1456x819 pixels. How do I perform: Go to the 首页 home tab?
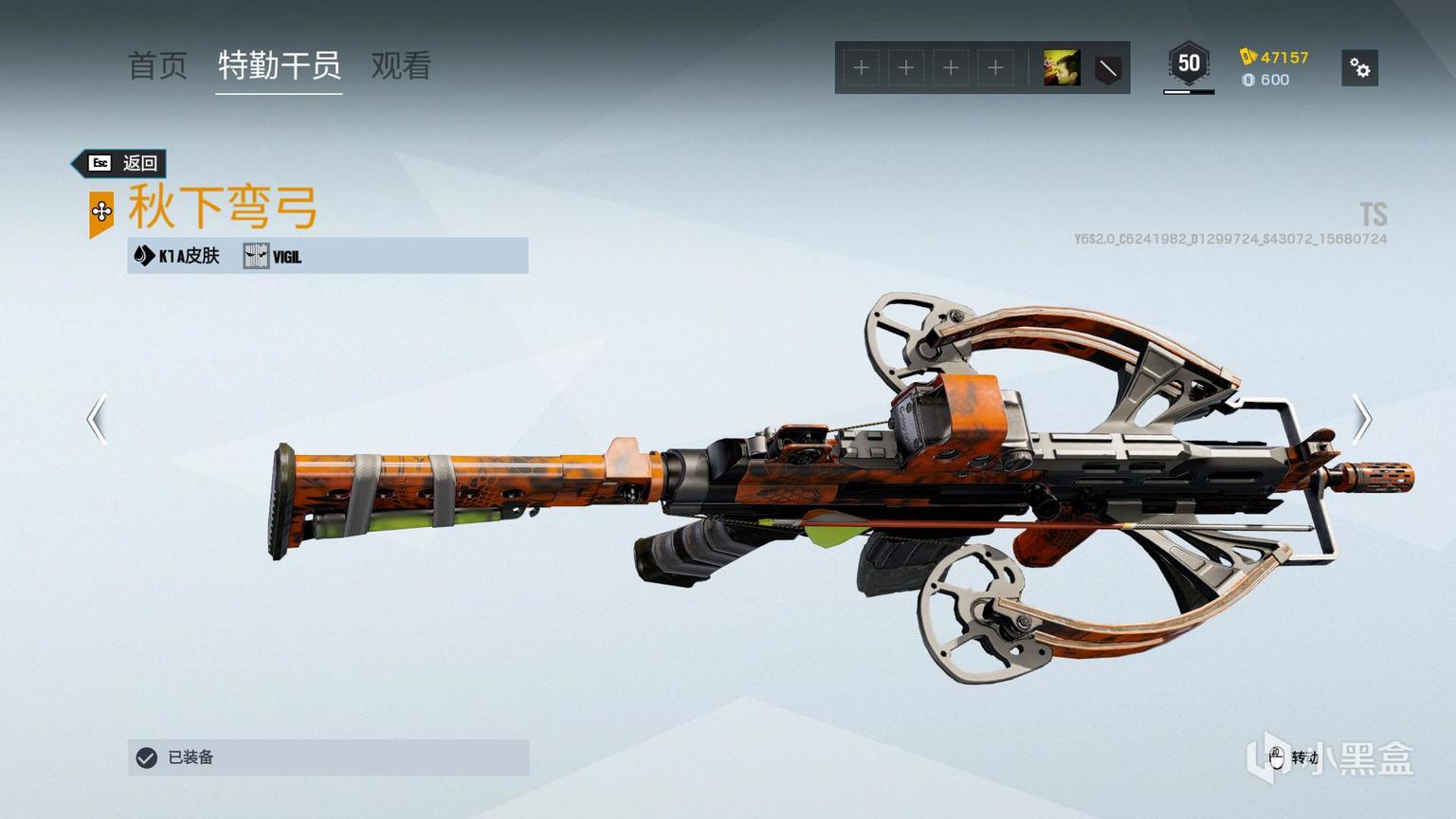[157, 65]
